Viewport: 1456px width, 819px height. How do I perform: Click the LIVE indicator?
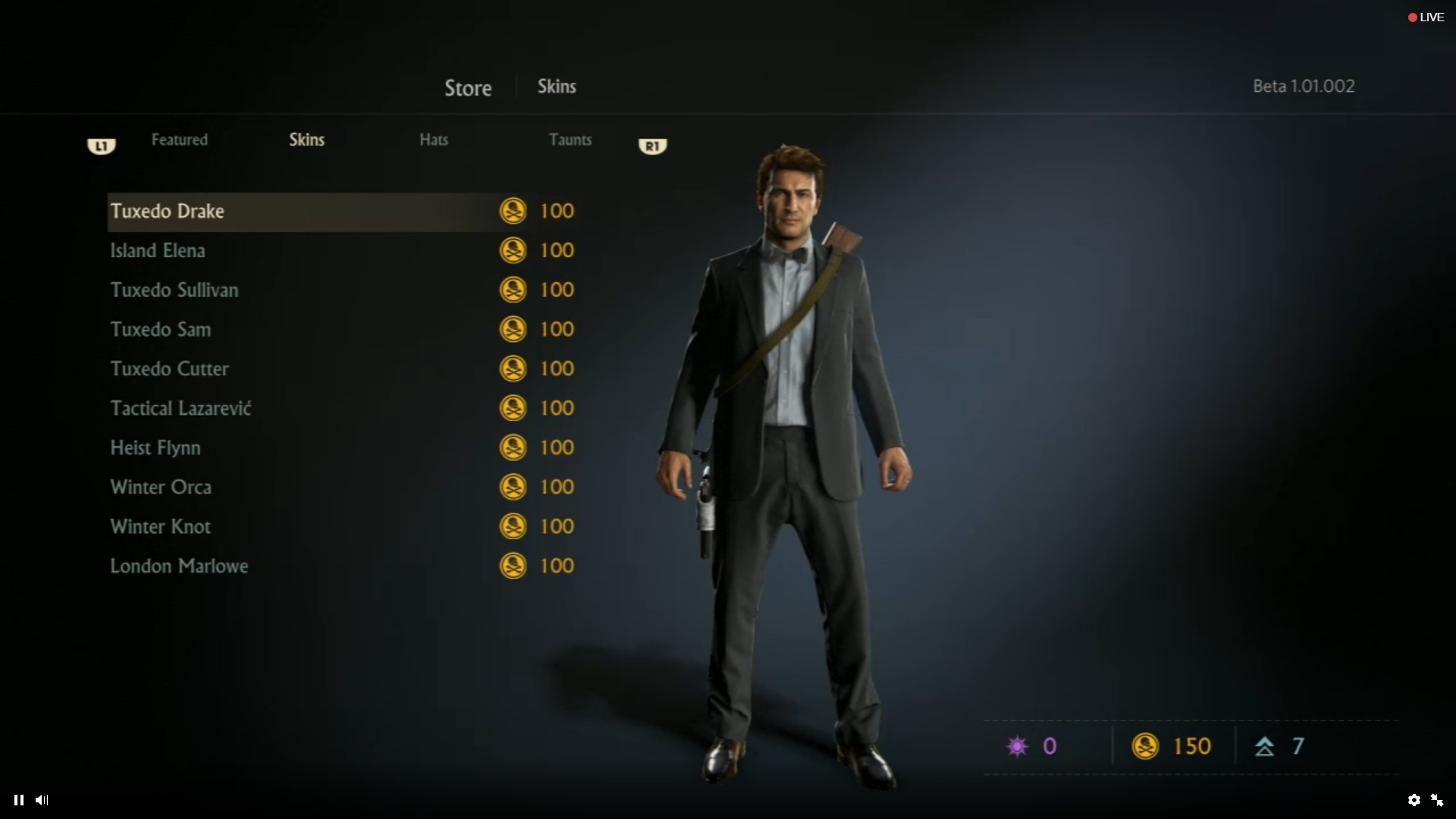1424,17
